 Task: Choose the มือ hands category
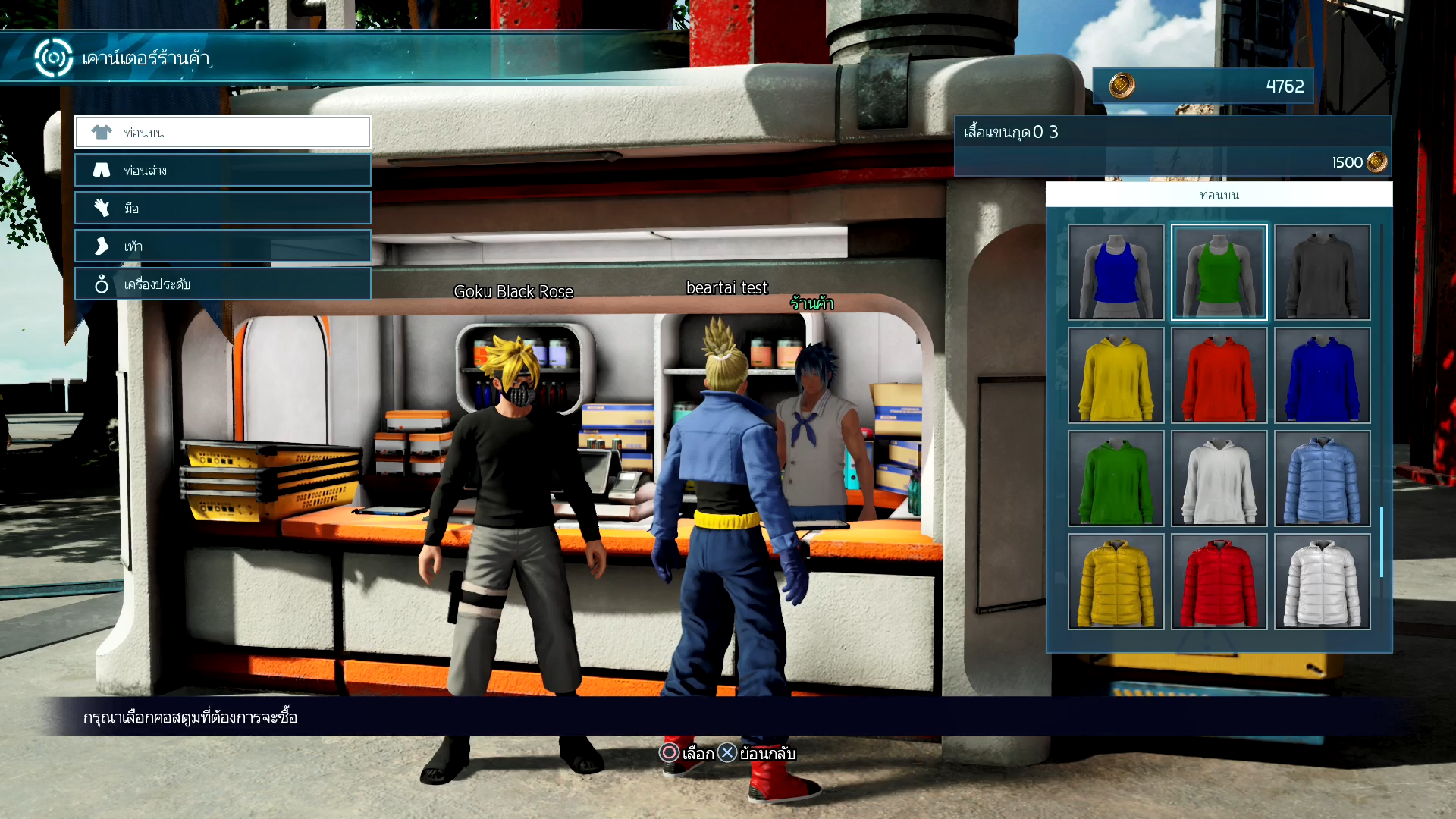click(222, 208)
